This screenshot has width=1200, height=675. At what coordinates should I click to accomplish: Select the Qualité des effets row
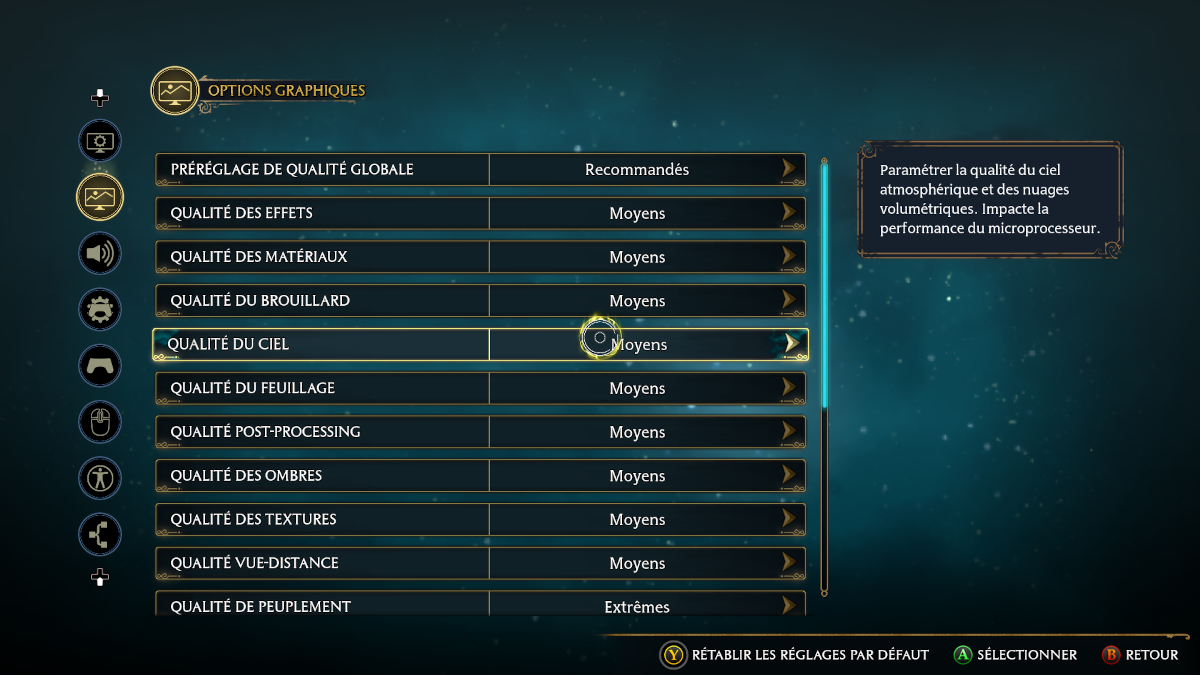[x=480, y=213]
